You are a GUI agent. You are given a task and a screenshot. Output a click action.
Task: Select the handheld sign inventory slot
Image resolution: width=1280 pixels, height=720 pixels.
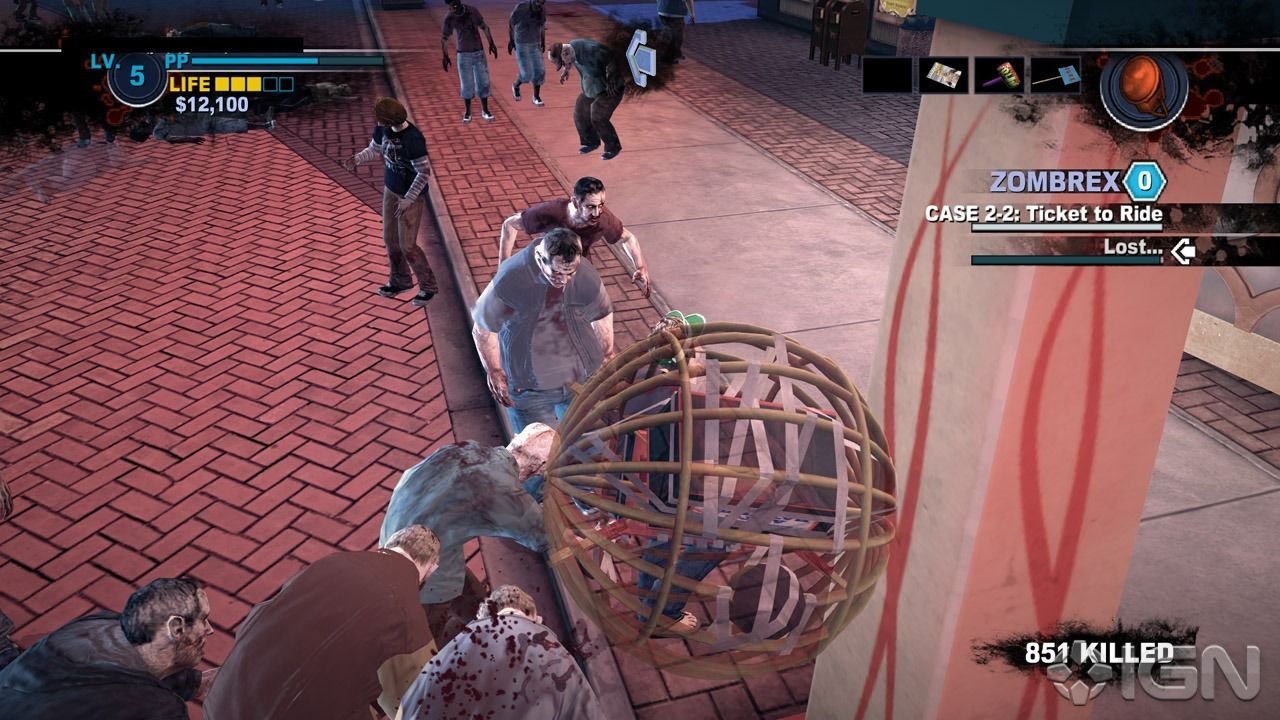click(x=1055, y=75)
